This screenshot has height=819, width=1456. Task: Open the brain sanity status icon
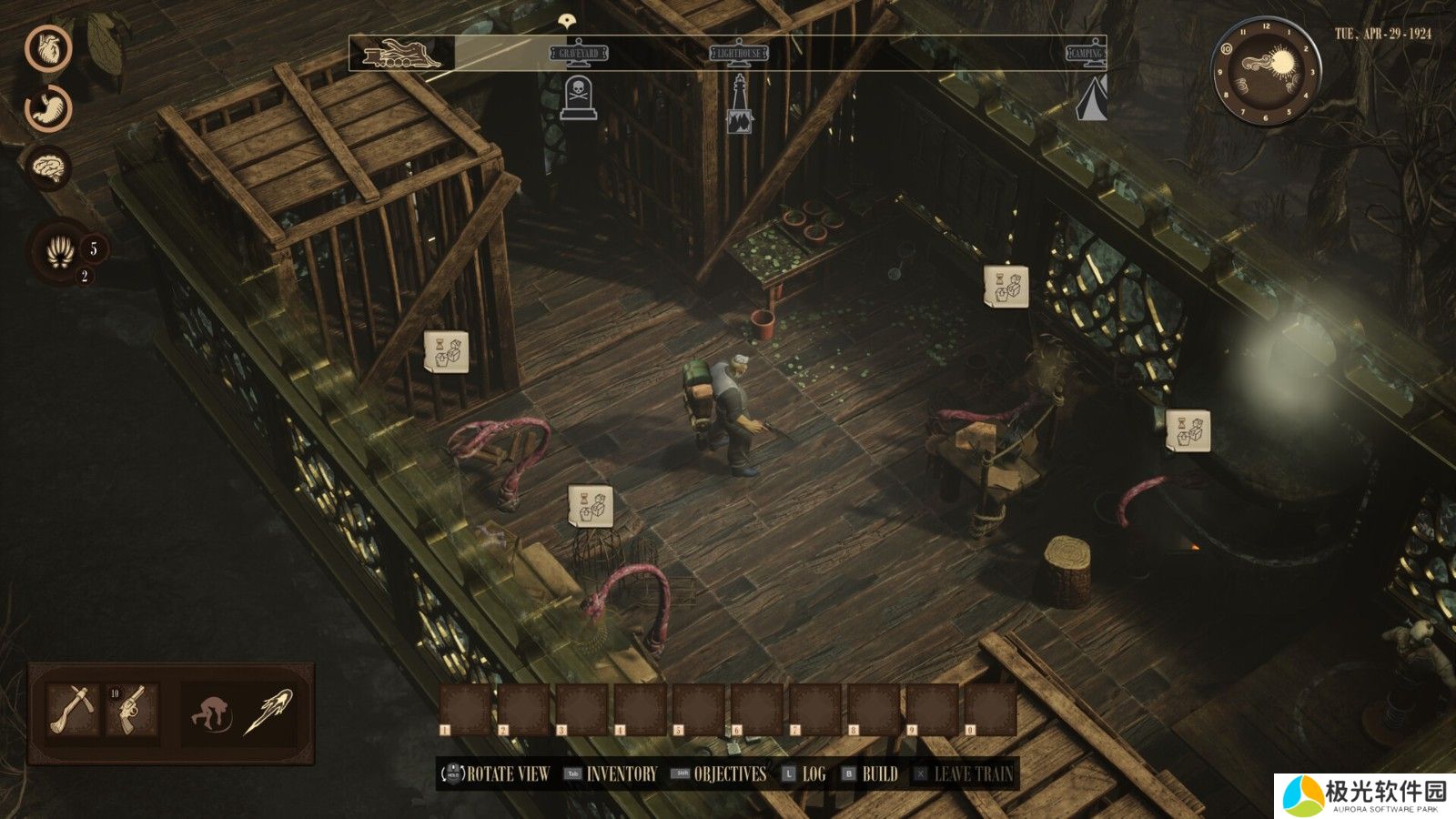click(47, 167)
